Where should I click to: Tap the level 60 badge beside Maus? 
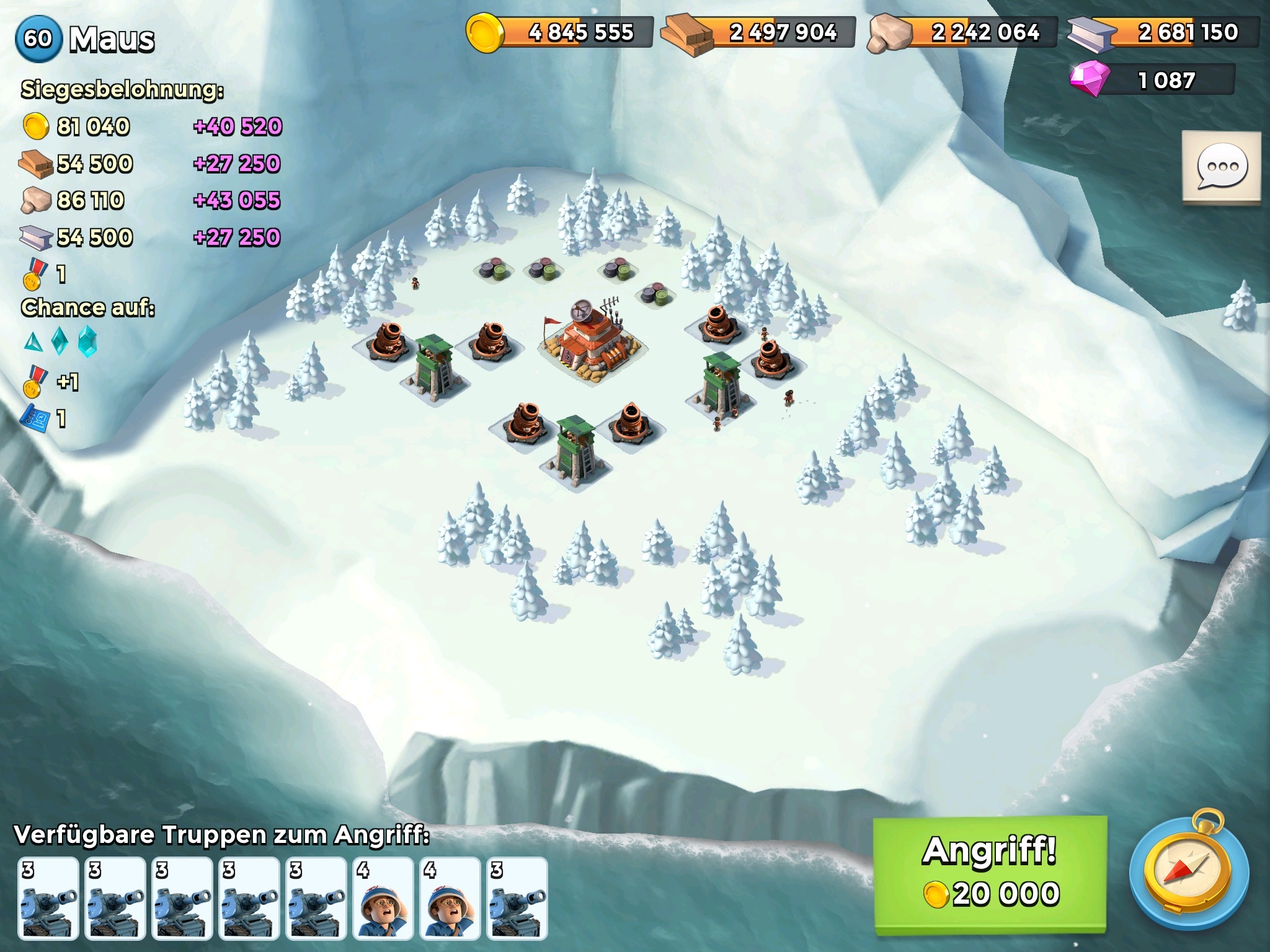pyautogui.click(x=38, y=38)
